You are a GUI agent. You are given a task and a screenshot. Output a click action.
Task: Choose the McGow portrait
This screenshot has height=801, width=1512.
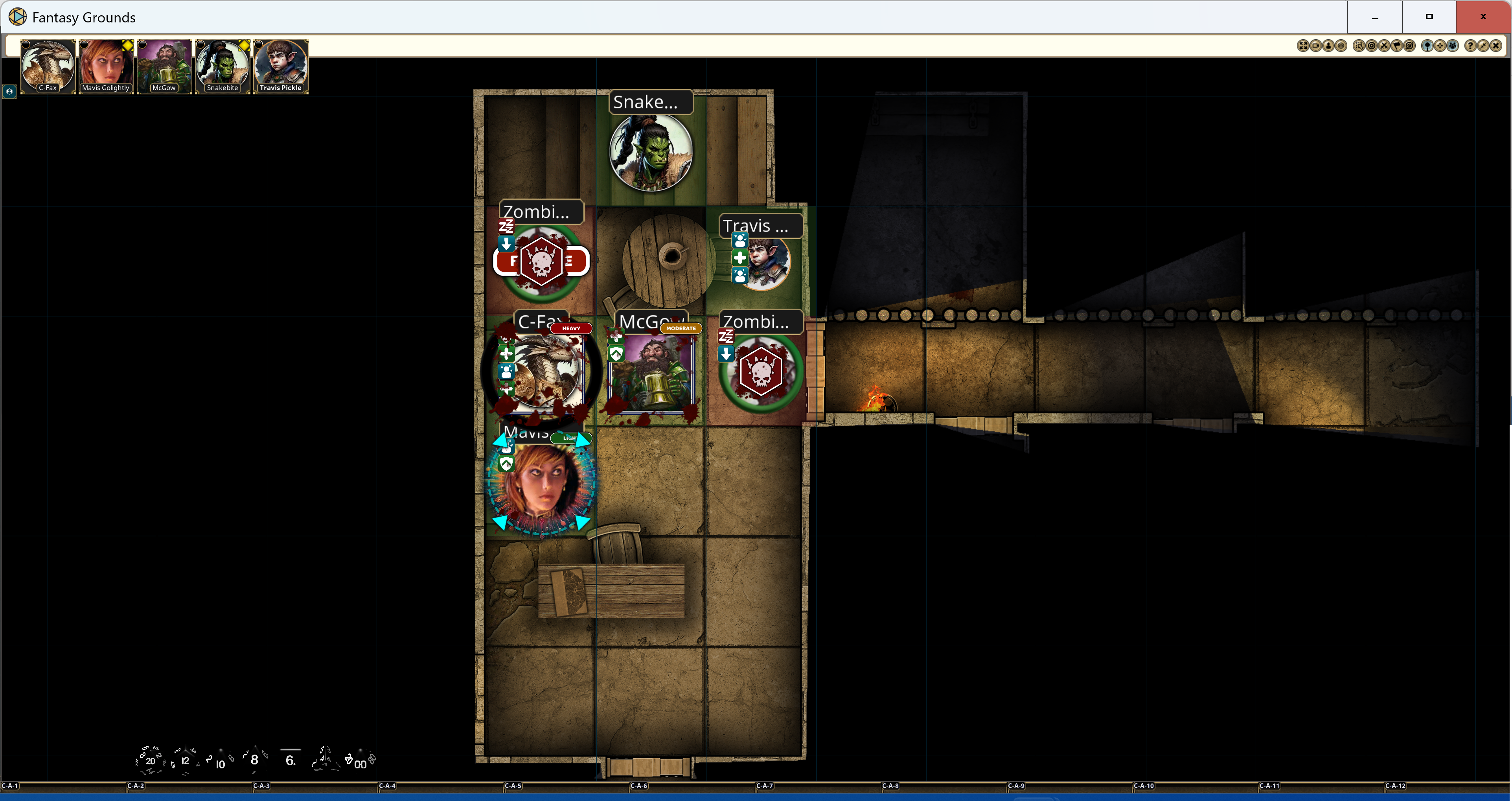164,65
